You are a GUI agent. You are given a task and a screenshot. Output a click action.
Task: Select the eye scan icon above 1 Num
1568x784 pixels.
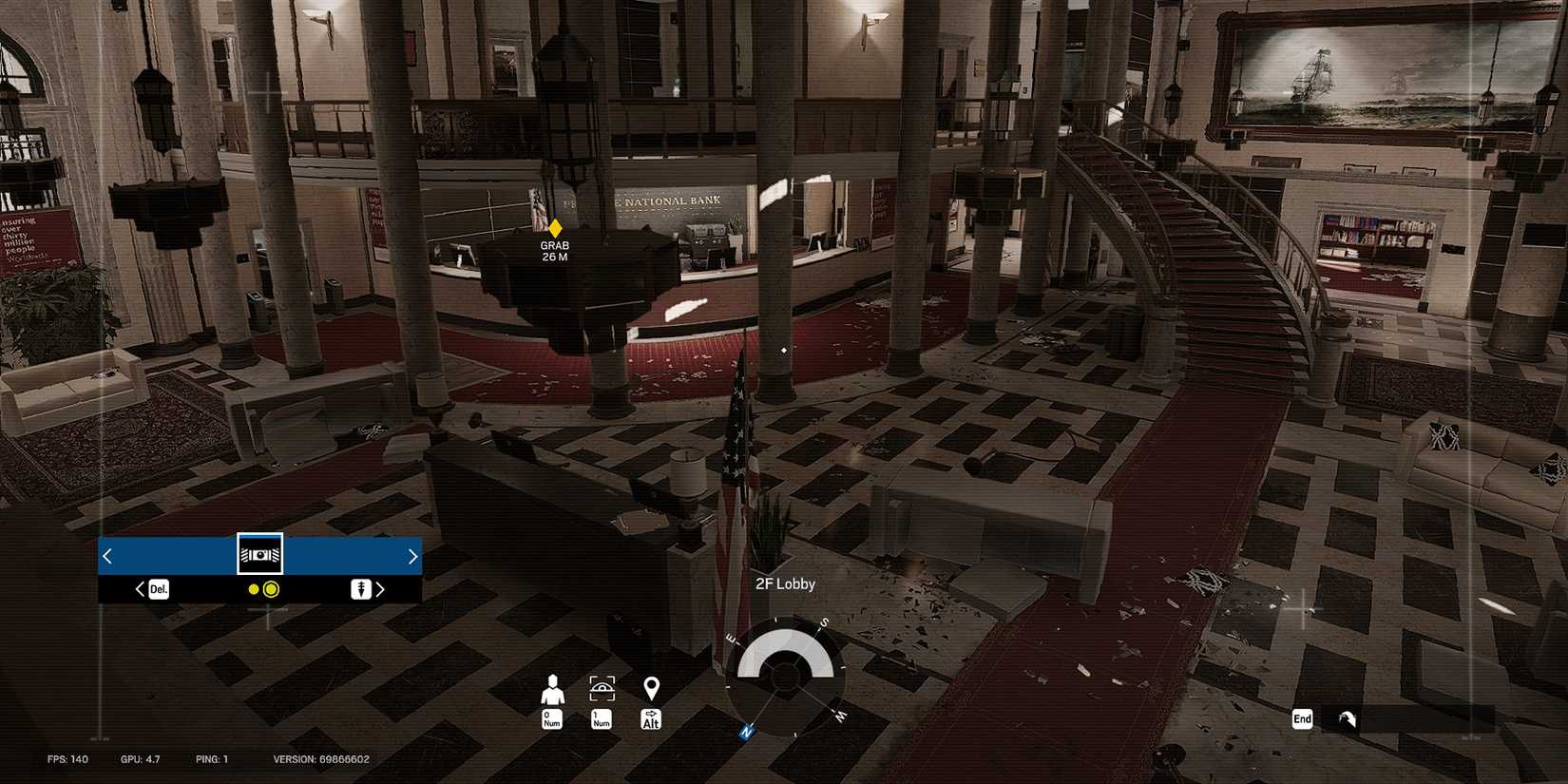[601, 685]
